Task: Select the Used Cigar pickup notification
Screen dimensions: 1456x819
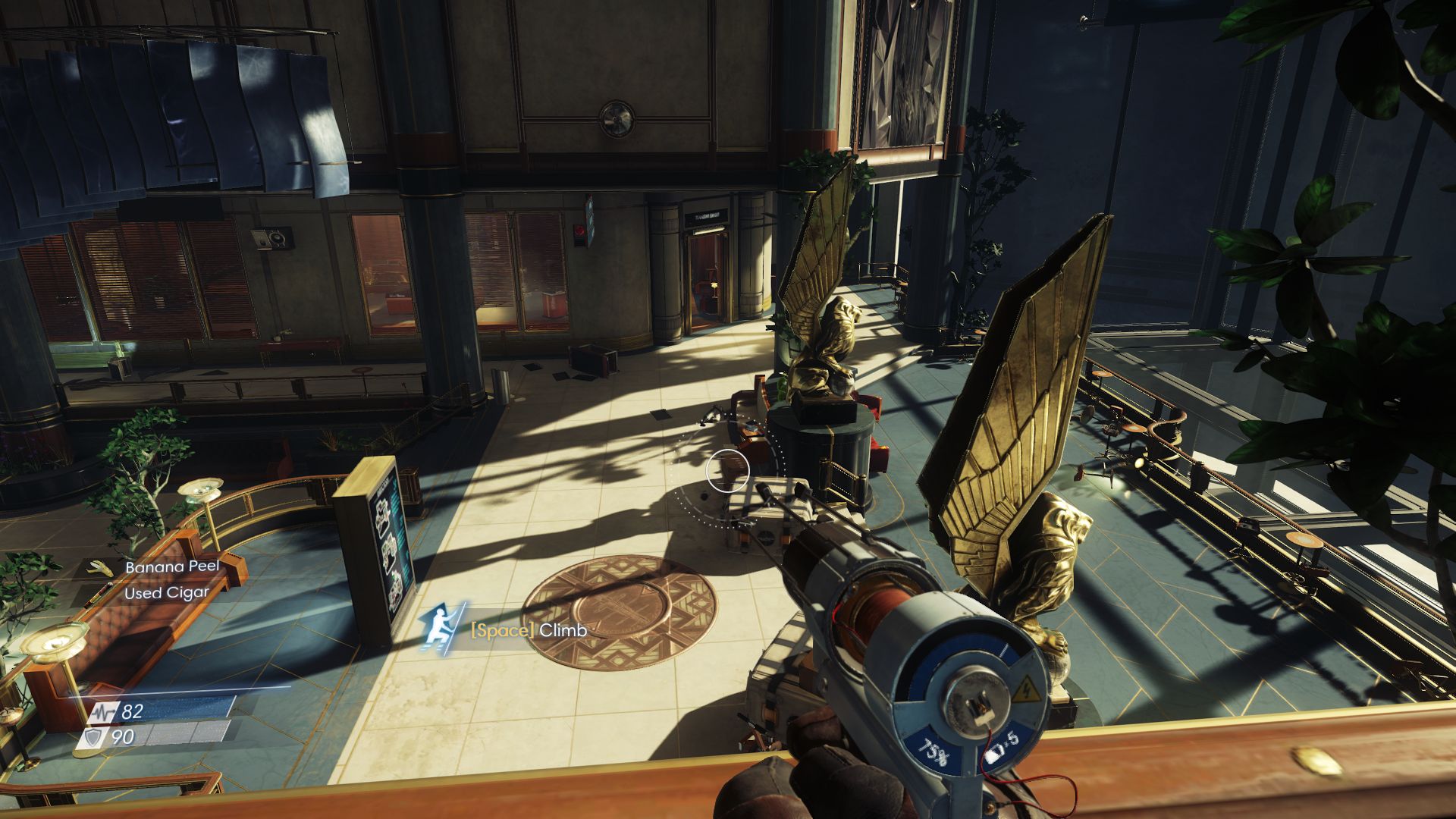Action: point(166,592)
